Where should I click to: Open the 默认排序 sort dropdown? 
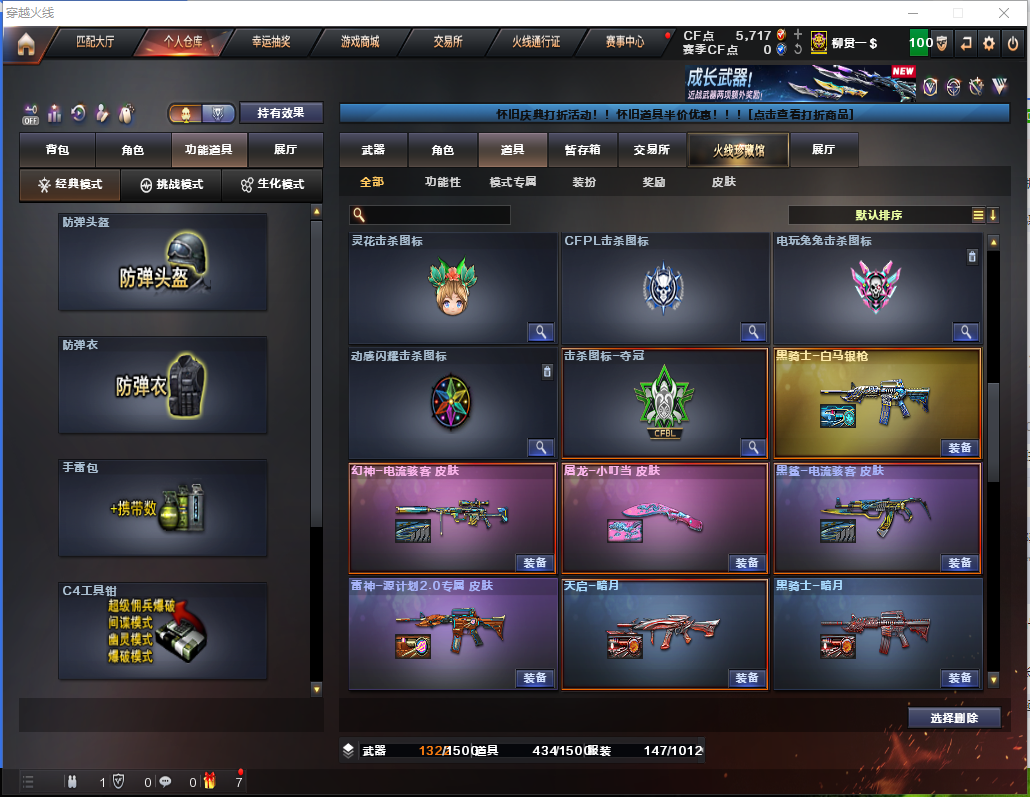coord(880,215)
